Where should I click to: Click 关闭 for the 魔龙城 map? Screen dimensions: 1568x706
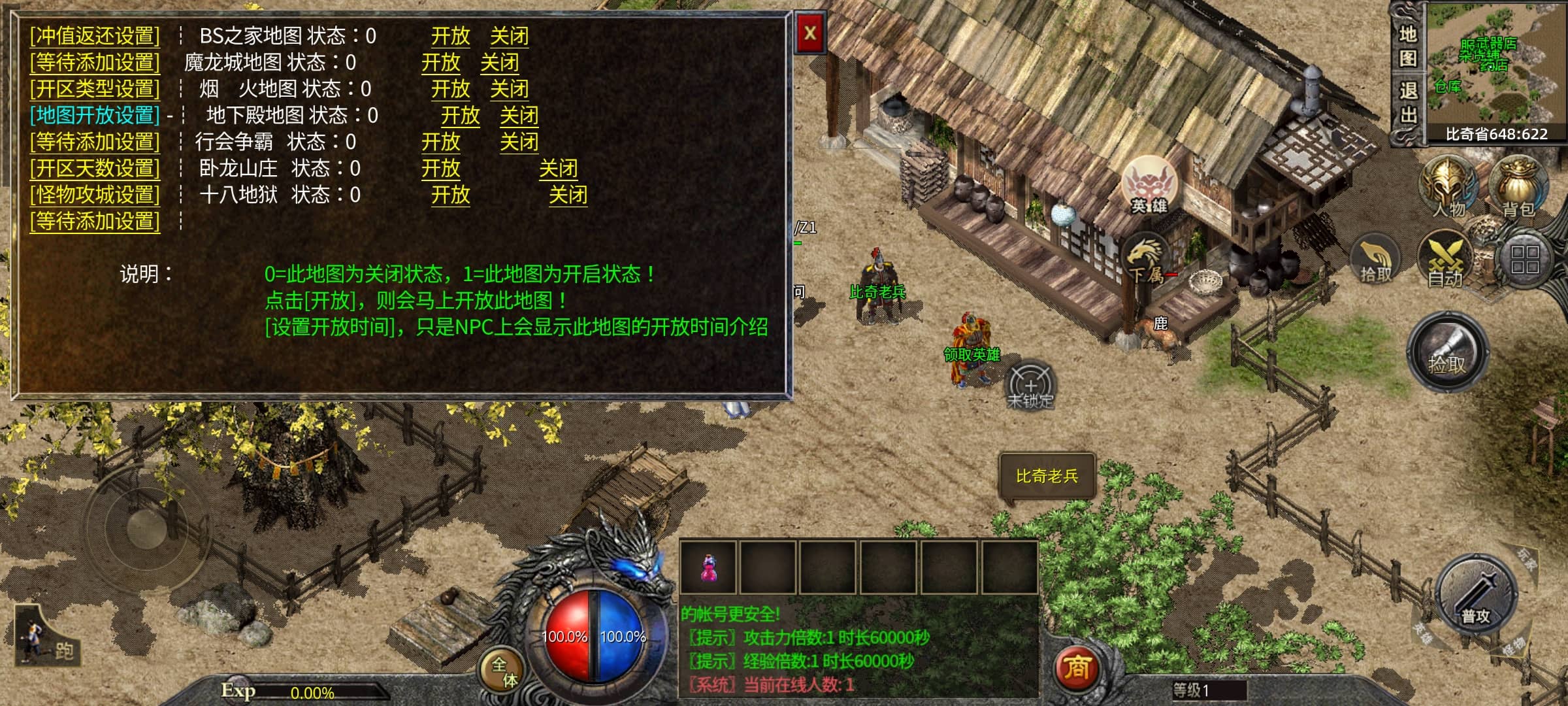pyautogui.click(x=500, y=63)
